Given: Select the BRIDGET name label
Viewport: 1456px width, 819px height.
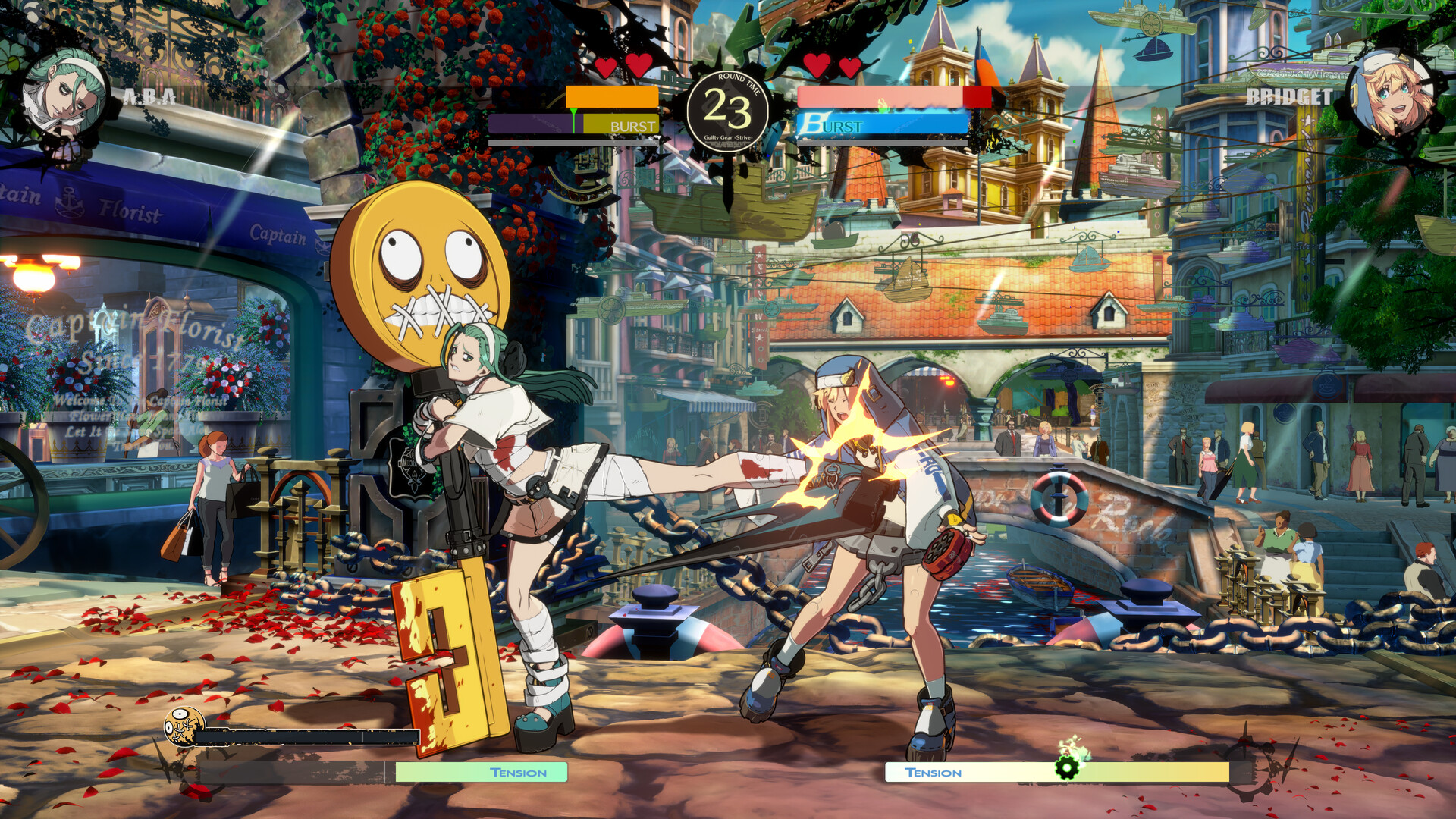Looking at the screenshot, I should click(1289, 96).
